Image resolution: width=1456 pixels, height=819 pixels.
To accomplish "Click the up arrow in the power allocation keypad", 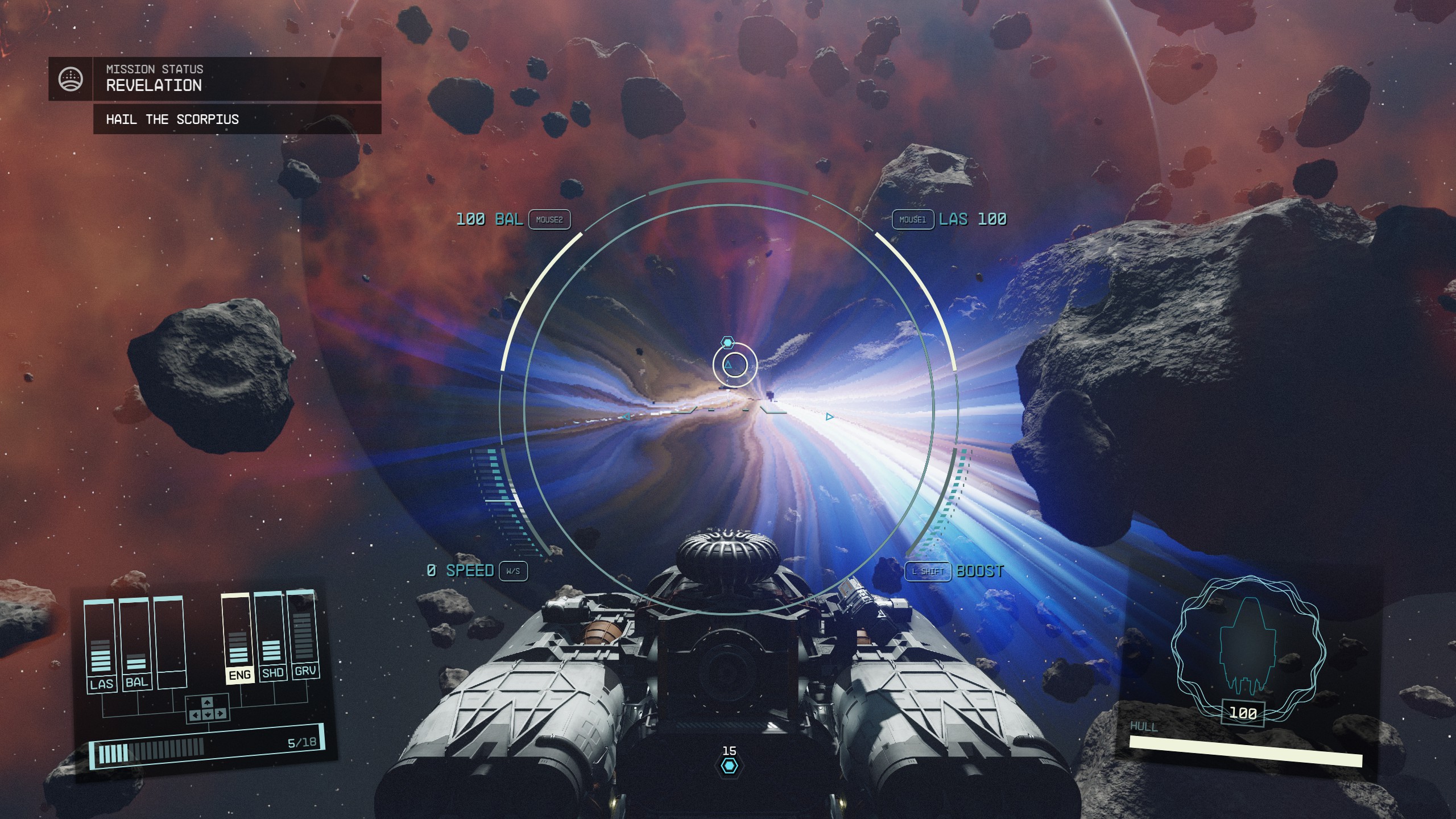I will 208,703.
